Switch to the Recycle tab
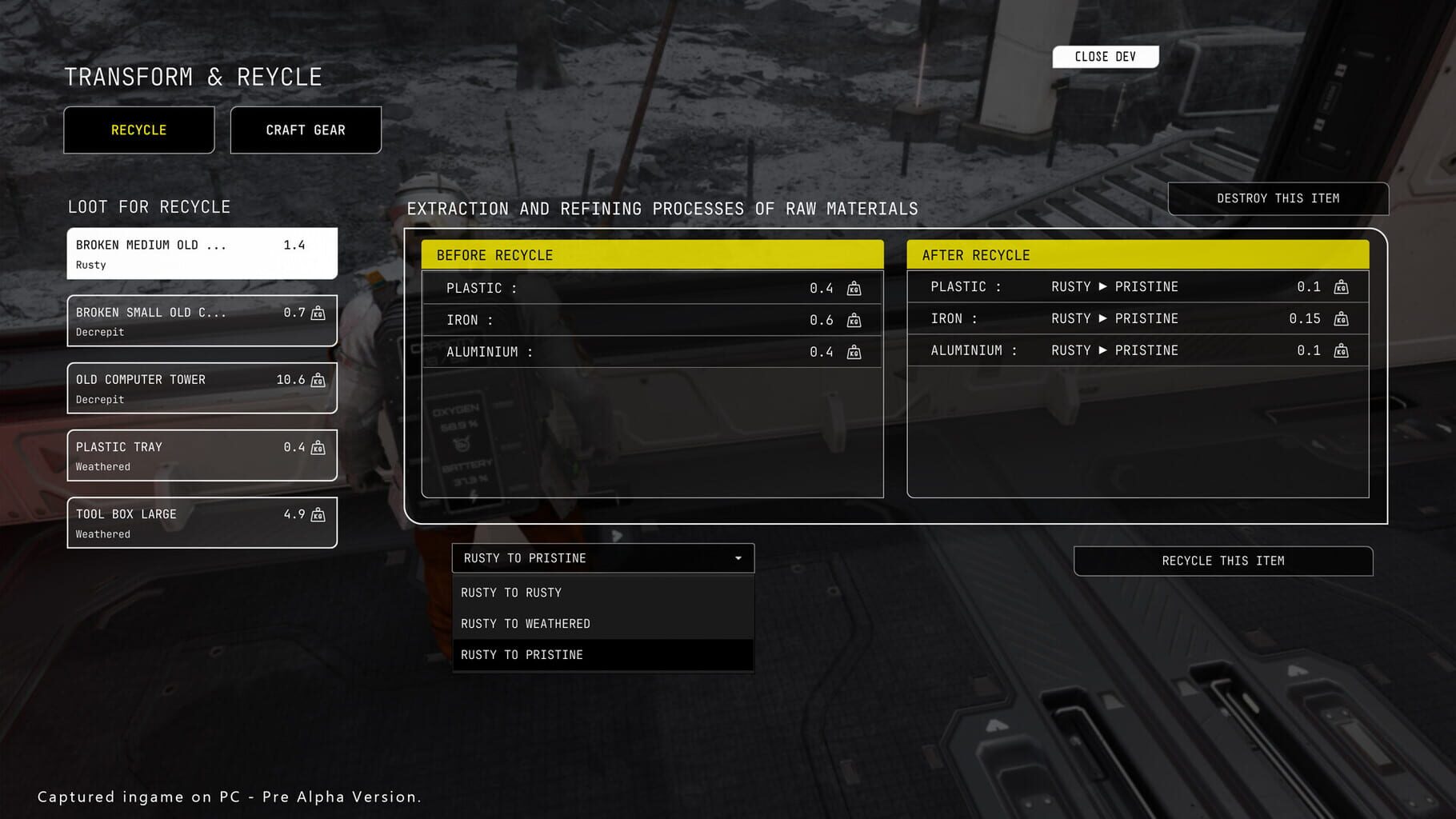 [138, 130]
